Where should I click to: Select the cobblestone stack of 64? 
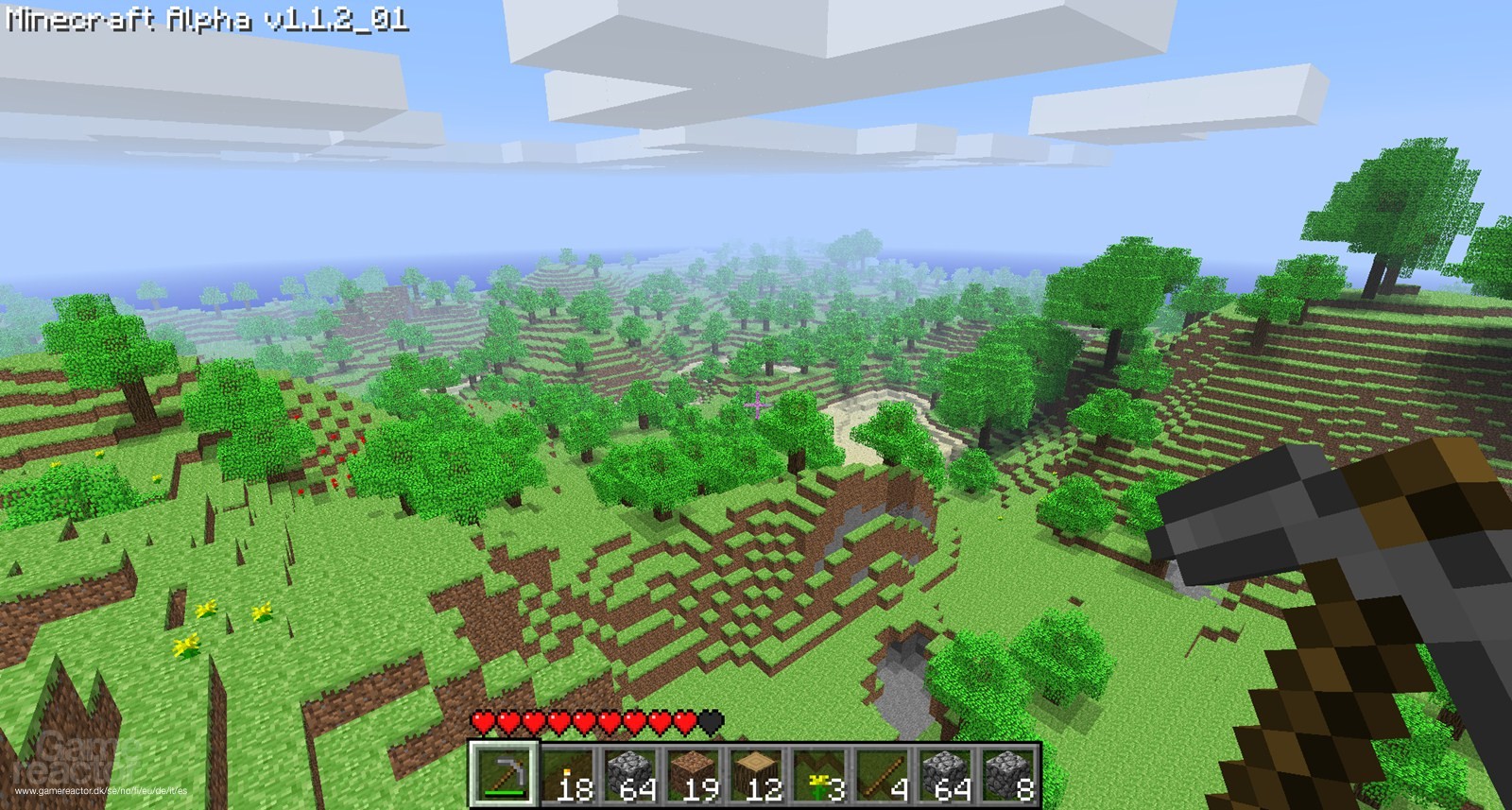(631, 773)
